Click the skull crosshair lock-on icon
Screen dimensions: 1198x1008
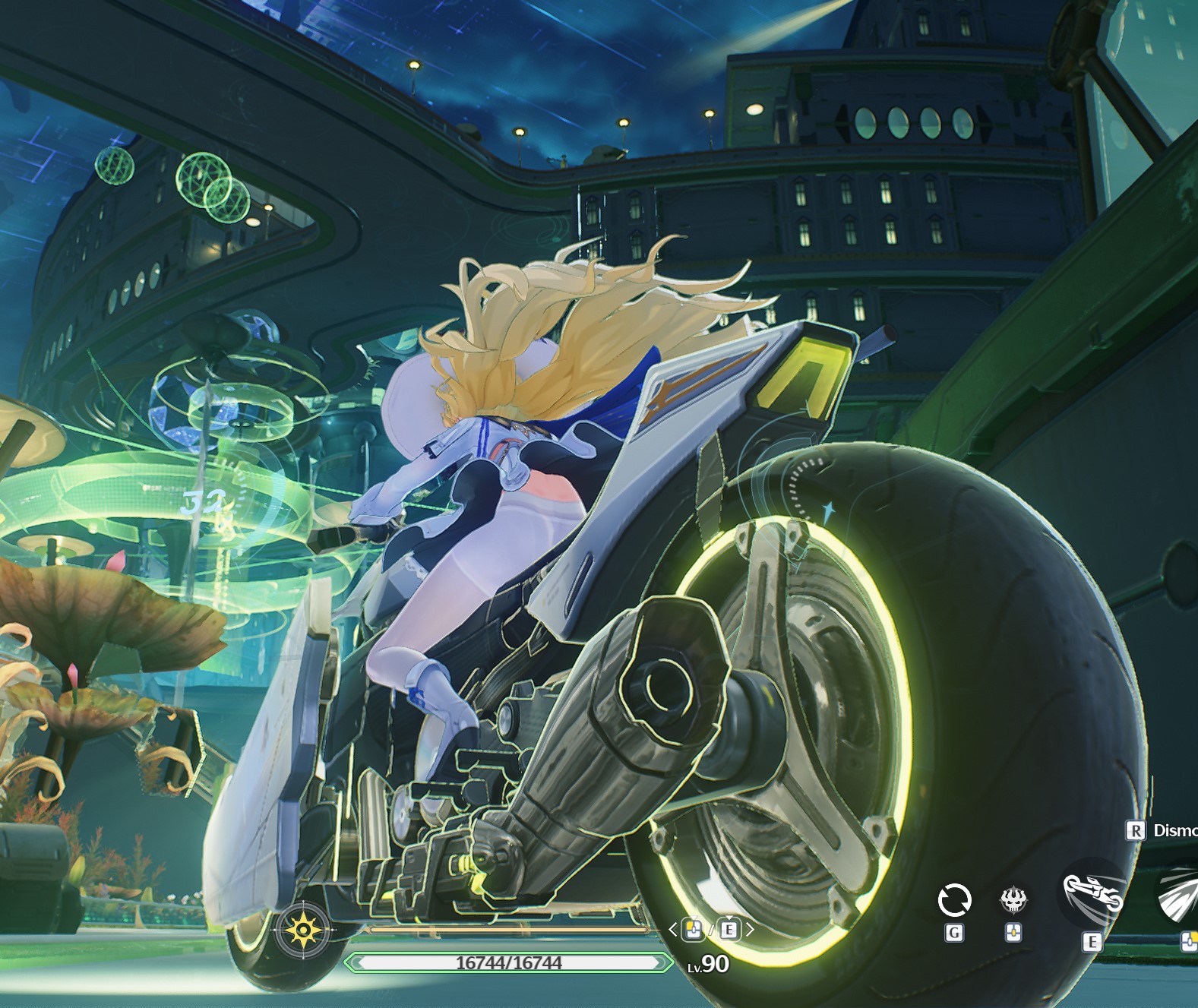coord(1013,901)
